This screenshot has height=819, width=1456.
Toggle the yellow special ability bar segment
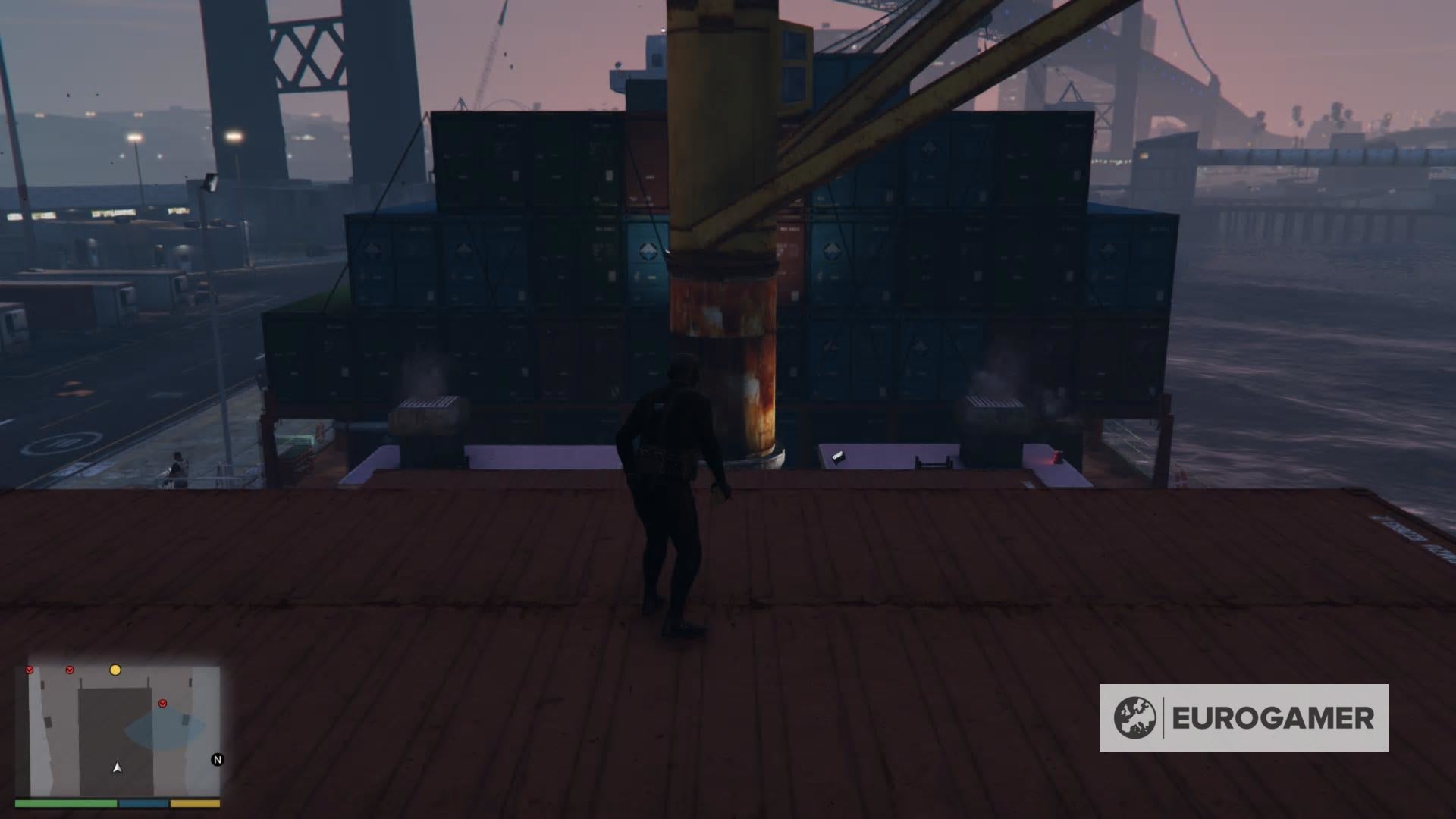pyautogui.click(x=195, y=804)
